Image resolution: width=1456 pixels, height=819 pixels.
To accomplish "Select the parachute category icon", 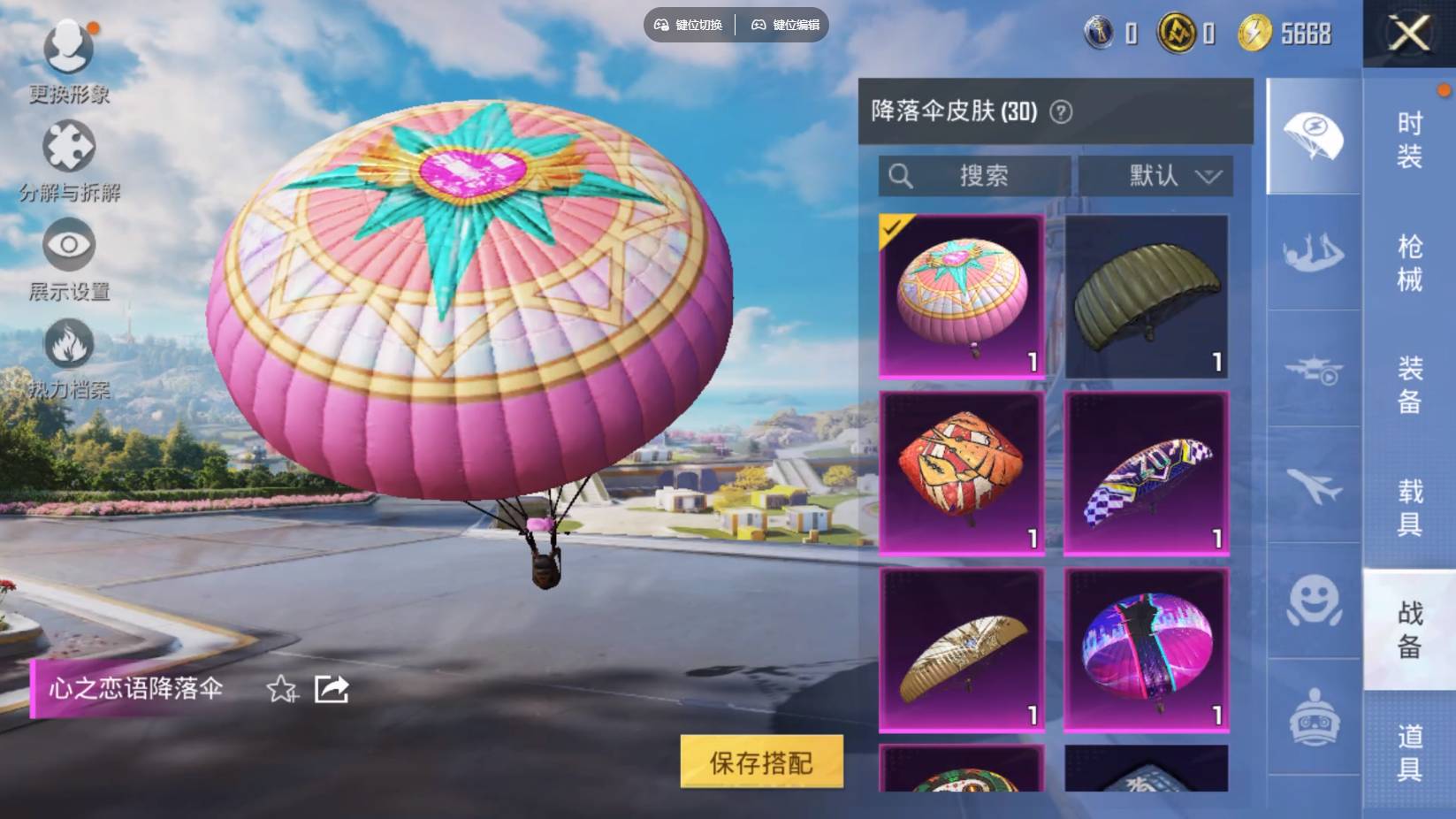I will tap(1313, 133).
